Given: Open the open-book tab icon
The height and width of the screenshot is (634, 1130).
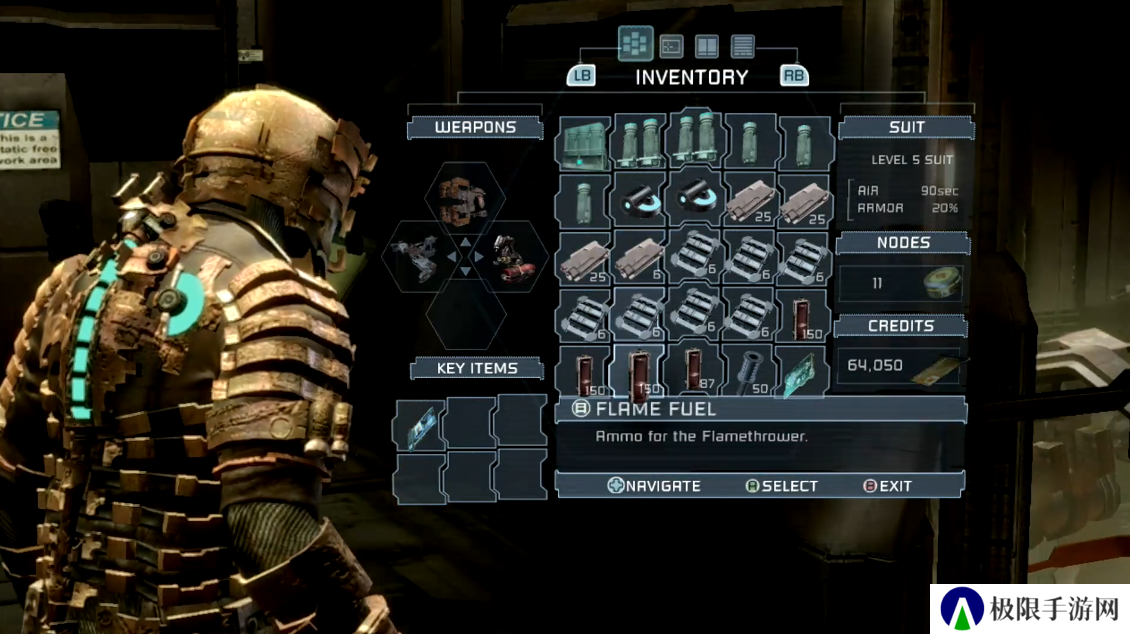Looking at the screenshot, I should click(707, 46).
